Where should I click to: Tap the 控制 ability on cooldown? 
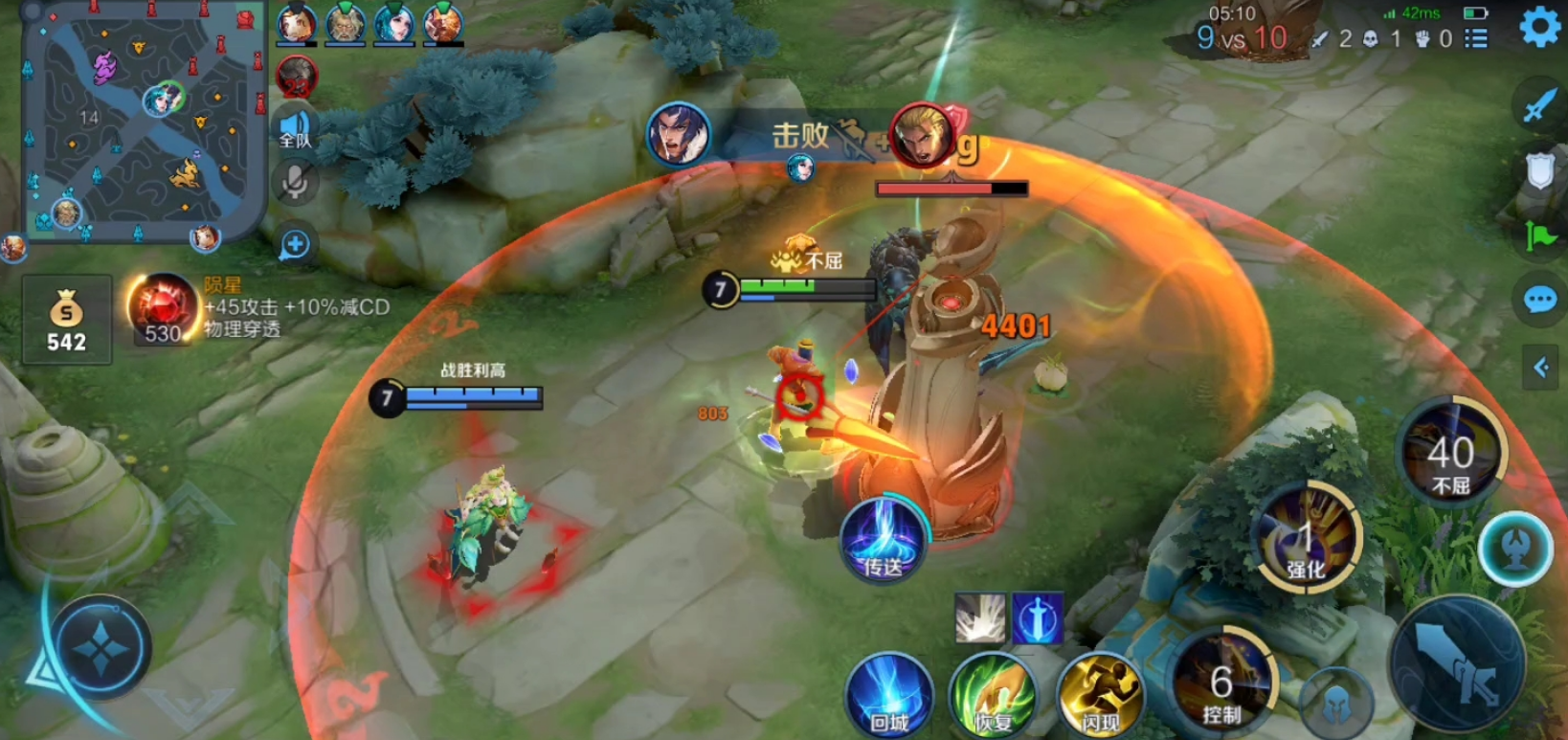1222,685
